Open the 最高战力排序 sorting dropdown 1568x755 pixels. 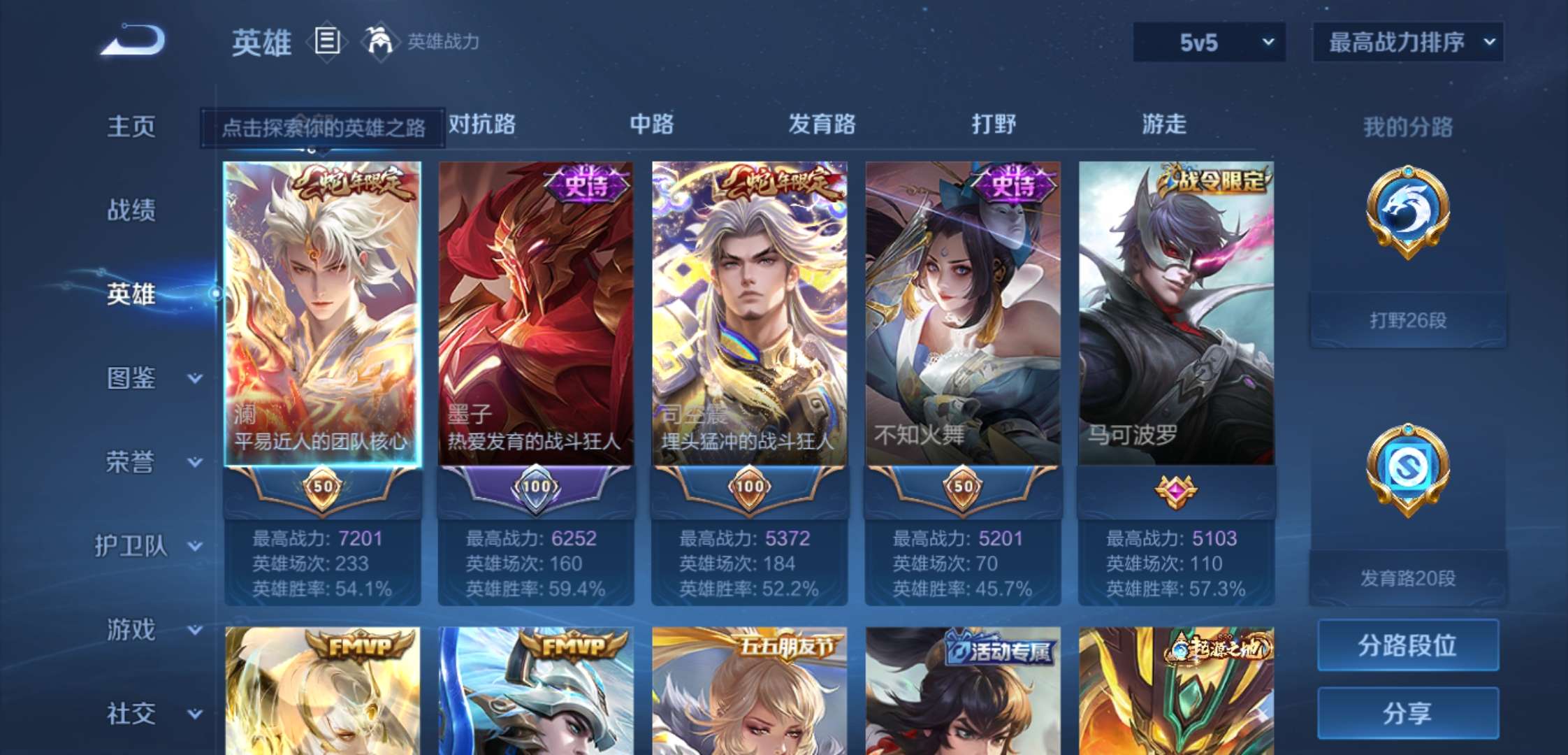[1407, 42]
